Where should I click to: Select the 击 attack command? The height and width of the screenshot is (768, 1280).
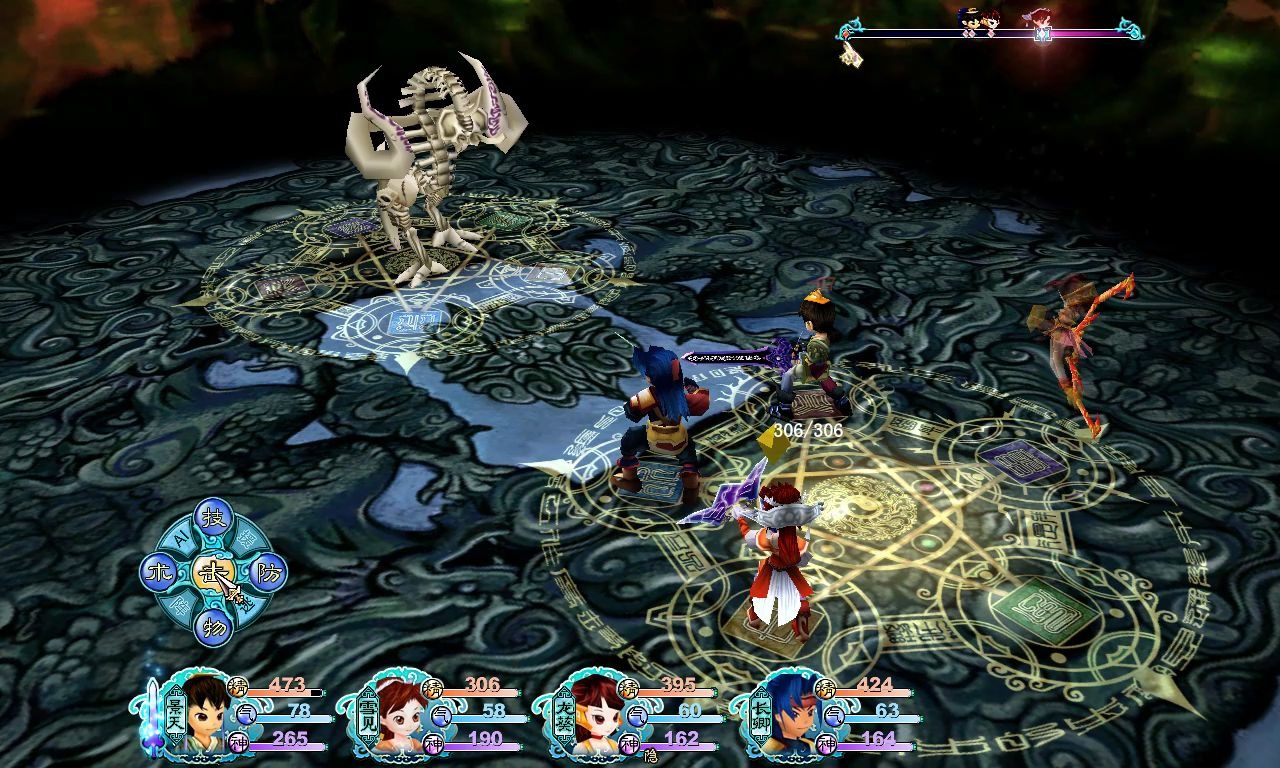(x=213, y=572)
